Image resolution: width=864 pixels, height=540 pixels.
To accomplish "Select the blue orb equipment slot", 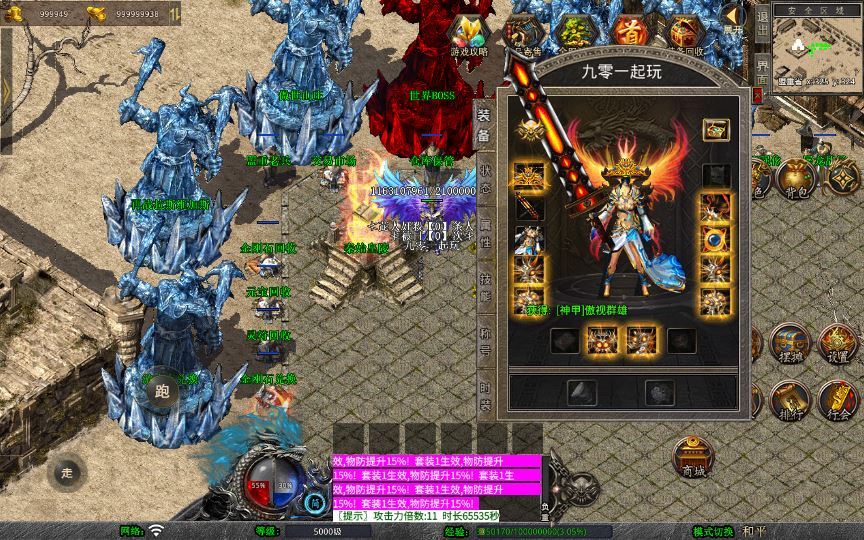I will (x=713, y=240).
